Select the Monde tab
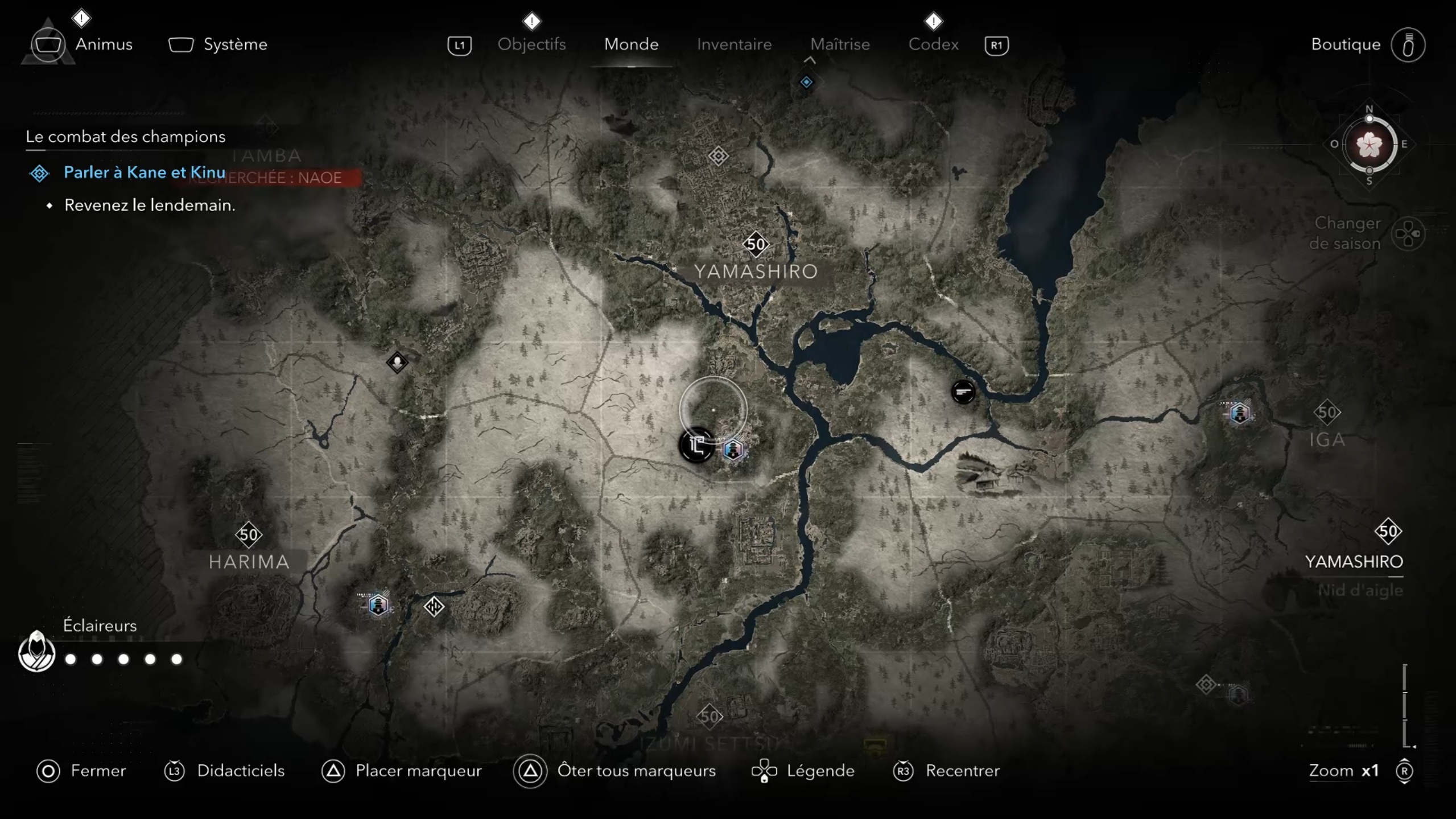1456x819 pixels. coord(631,44)
